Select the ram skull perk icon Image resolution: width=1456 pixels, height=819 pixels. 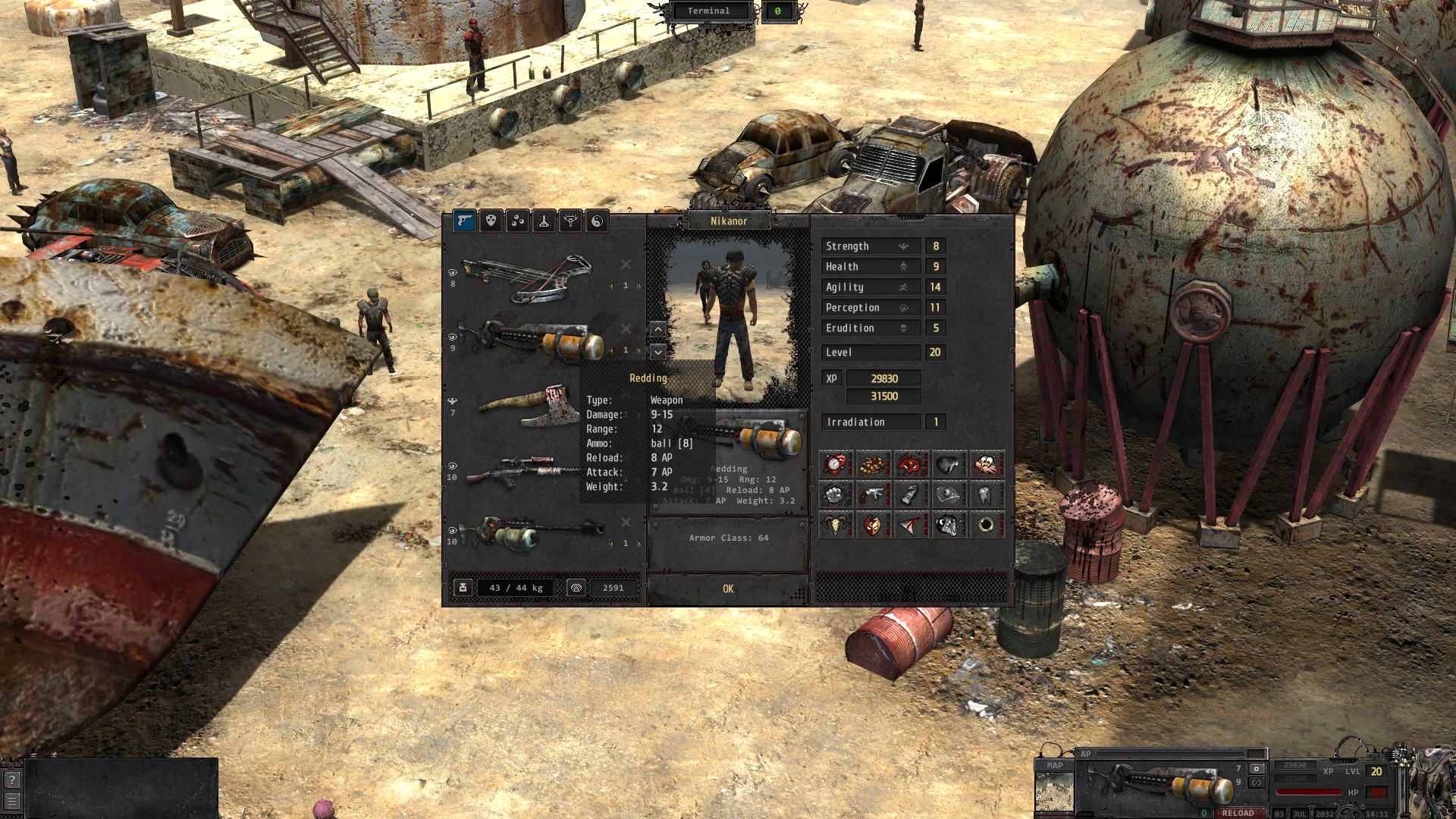(835, 525)
